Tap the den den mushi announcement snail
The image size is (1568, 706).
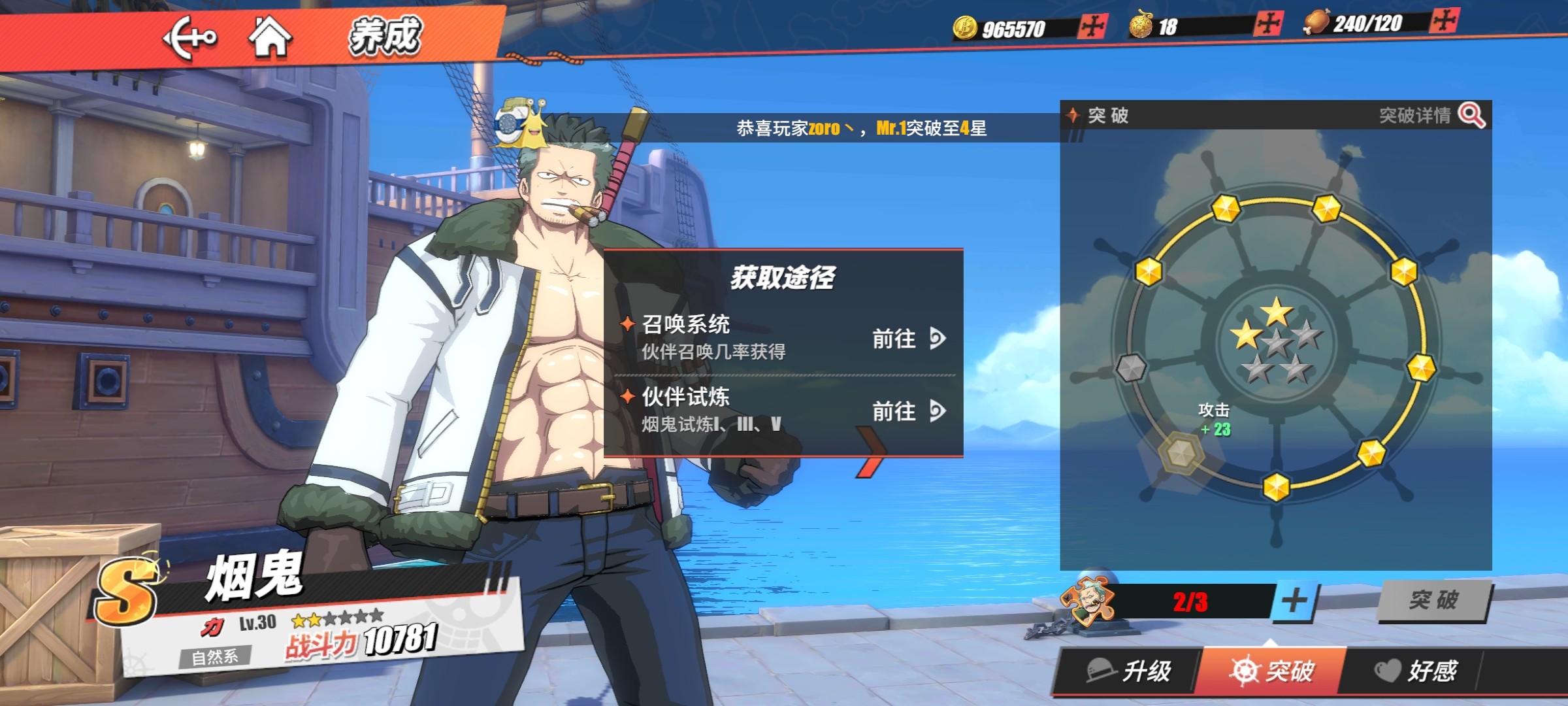point(521,123)
